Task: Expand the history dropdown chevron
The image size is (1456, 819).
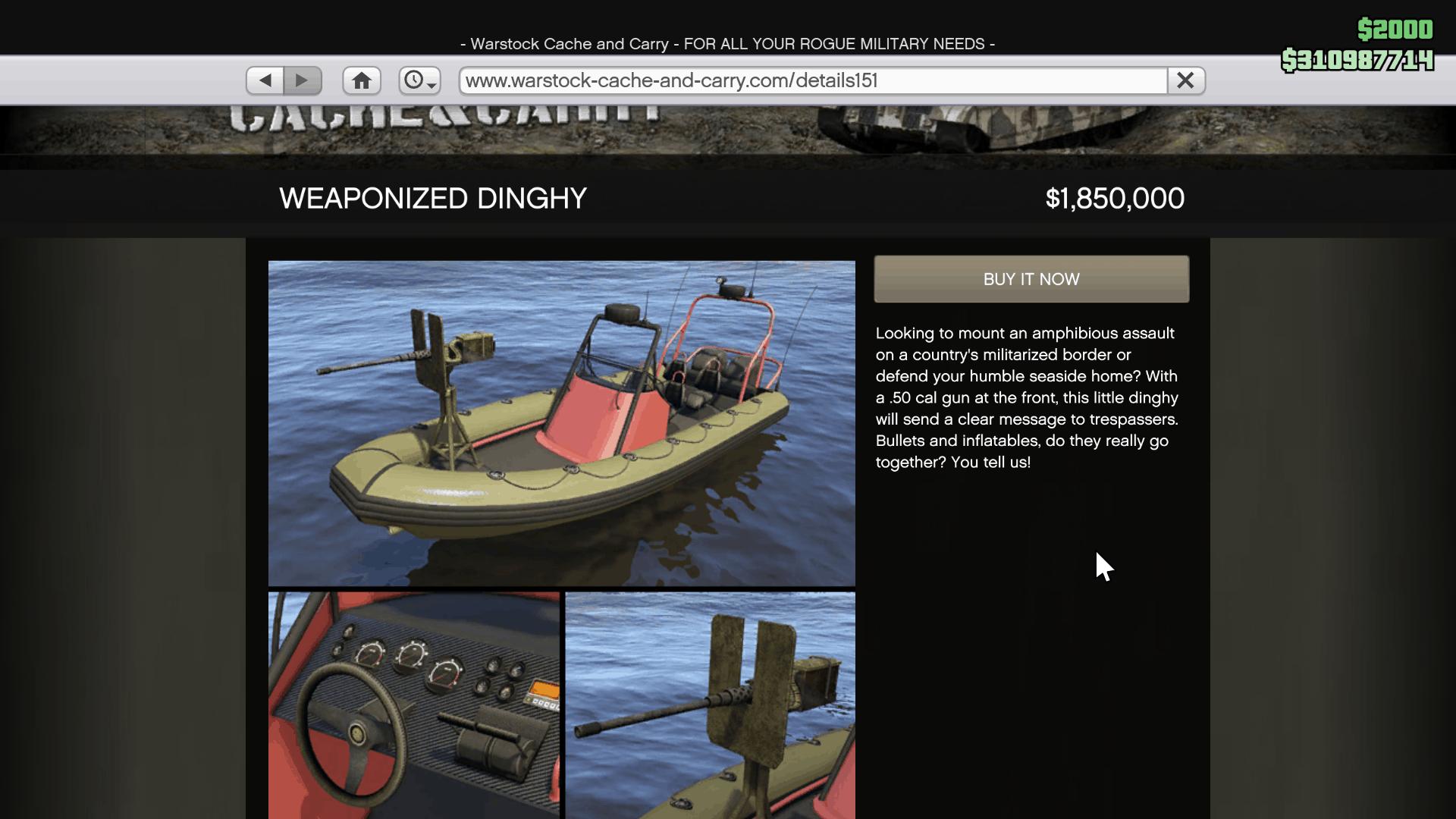Action: click(x=431, y=86)
